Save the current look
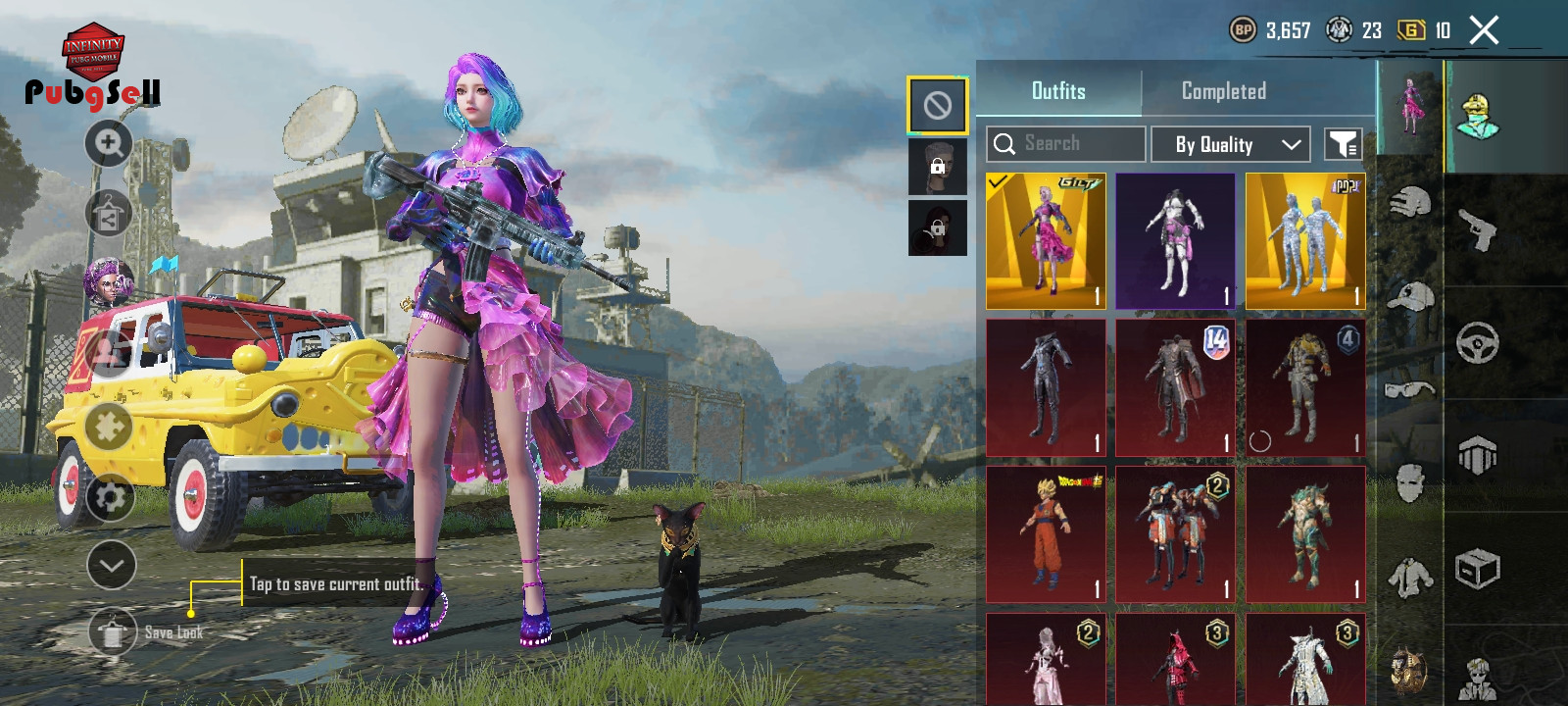 point(114,632)
